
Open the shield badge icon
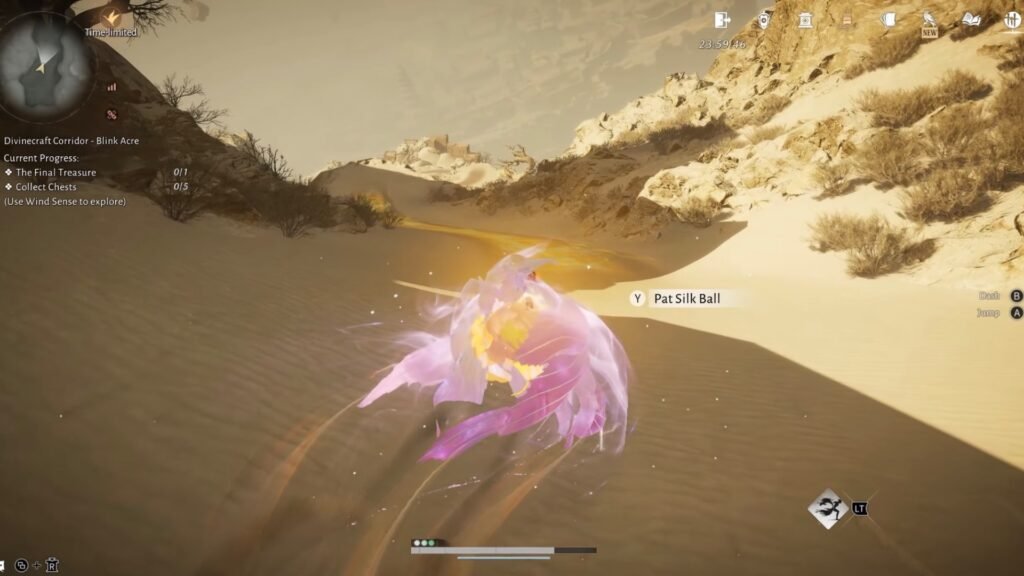pos(765,20)
